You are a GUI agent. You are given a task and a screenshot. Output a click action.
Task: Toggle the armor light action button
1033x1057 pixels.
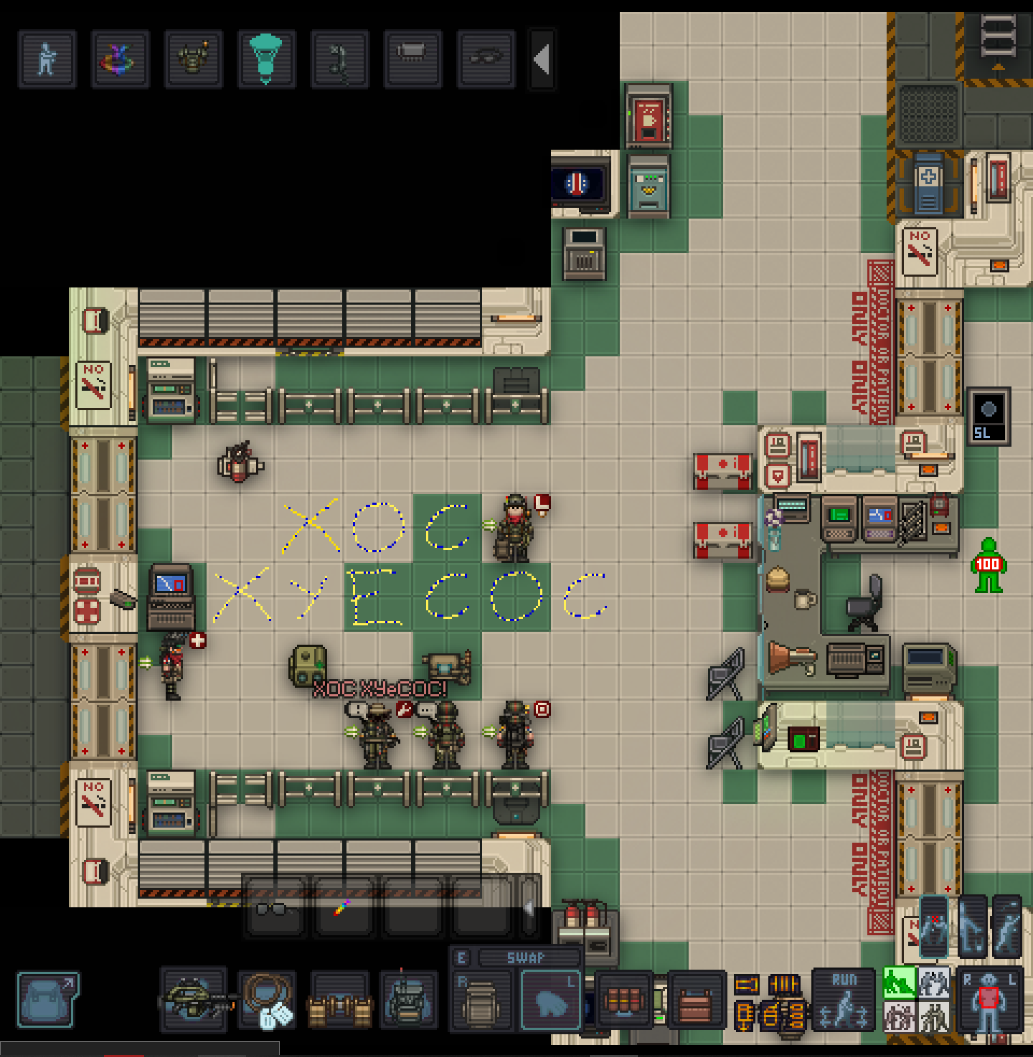point(193,59)
